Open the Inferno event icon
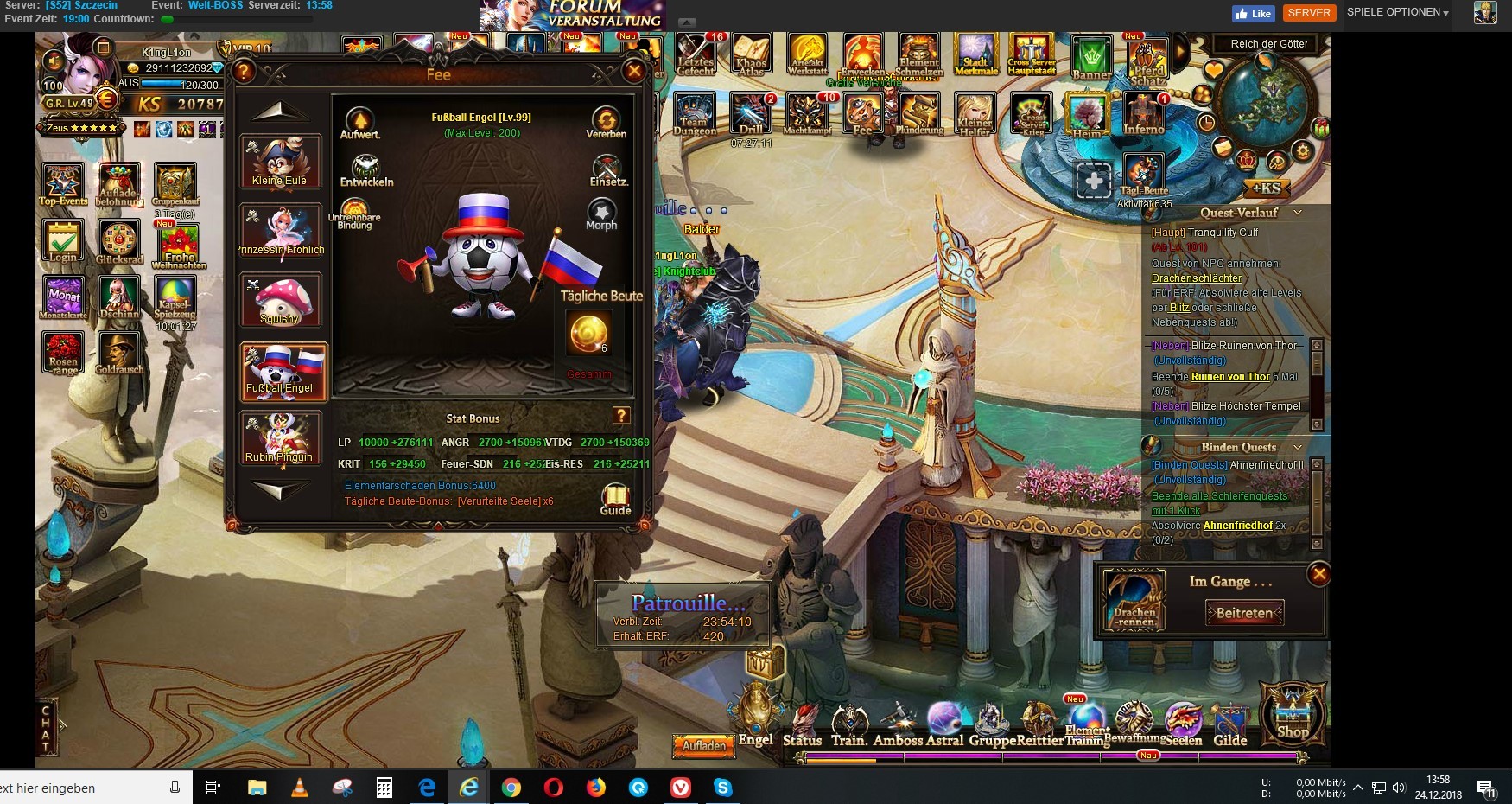 point(1144,115)
